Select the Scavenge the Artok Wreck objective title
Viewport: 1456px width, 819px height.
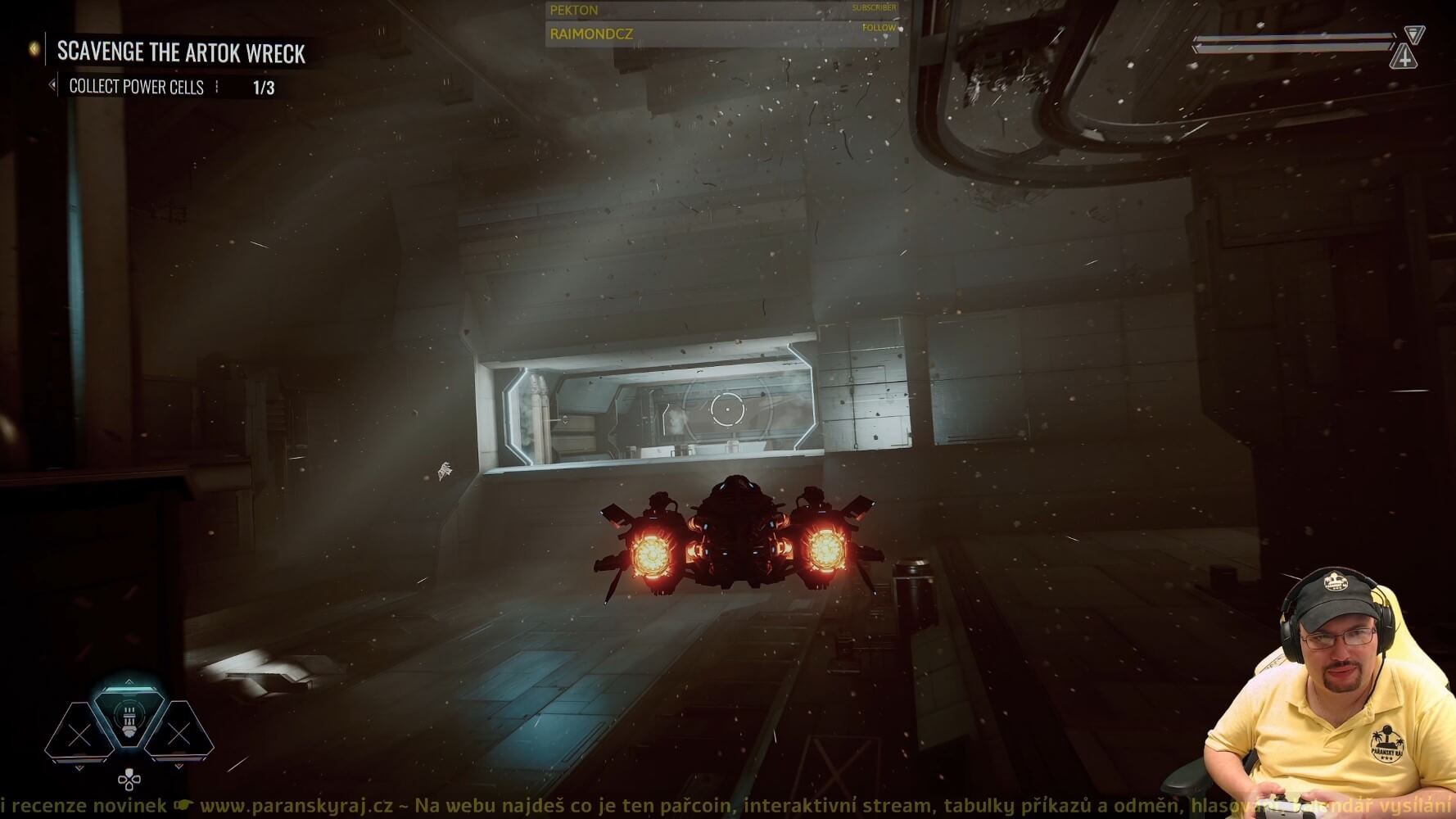pyautogui.click(x=181, y=53)
